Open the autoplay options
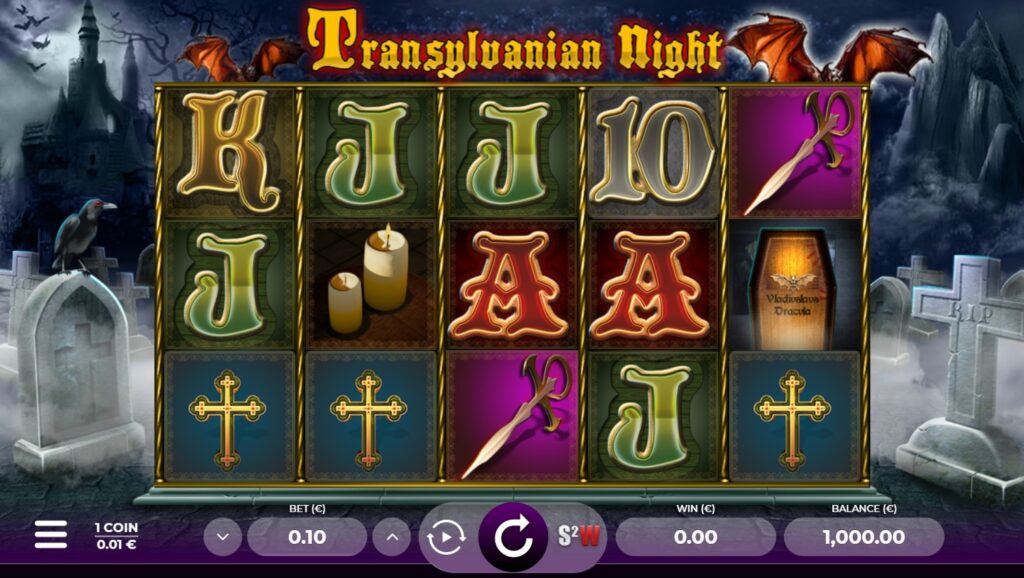The height and width of the screenshot is (578, 1024). coord(445,538)
